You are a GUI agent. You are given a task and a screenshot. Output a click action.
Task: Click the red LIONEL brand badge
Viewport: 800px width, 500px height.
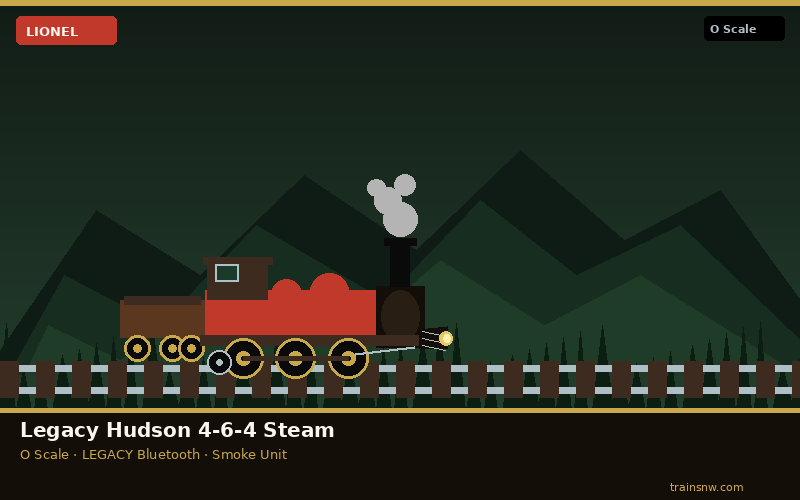[66, 31]
